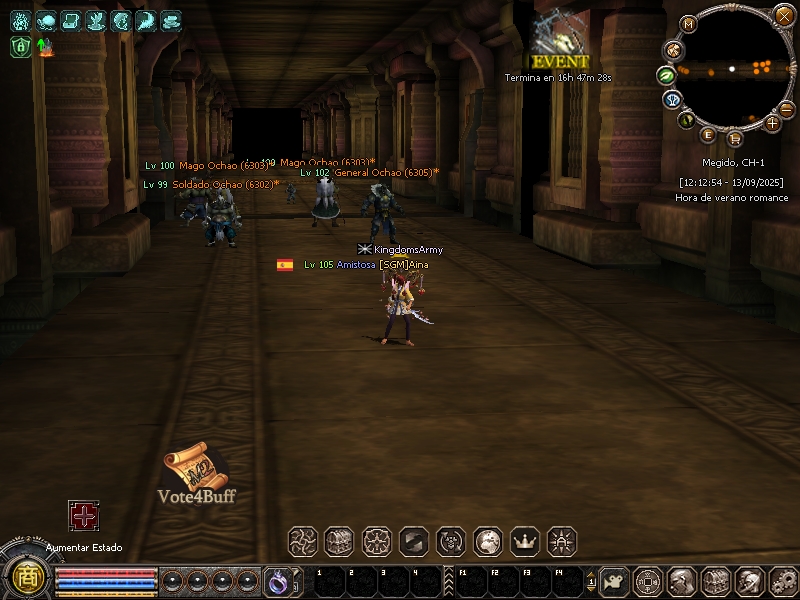Close the minimap with the X button

click(784, 14)
